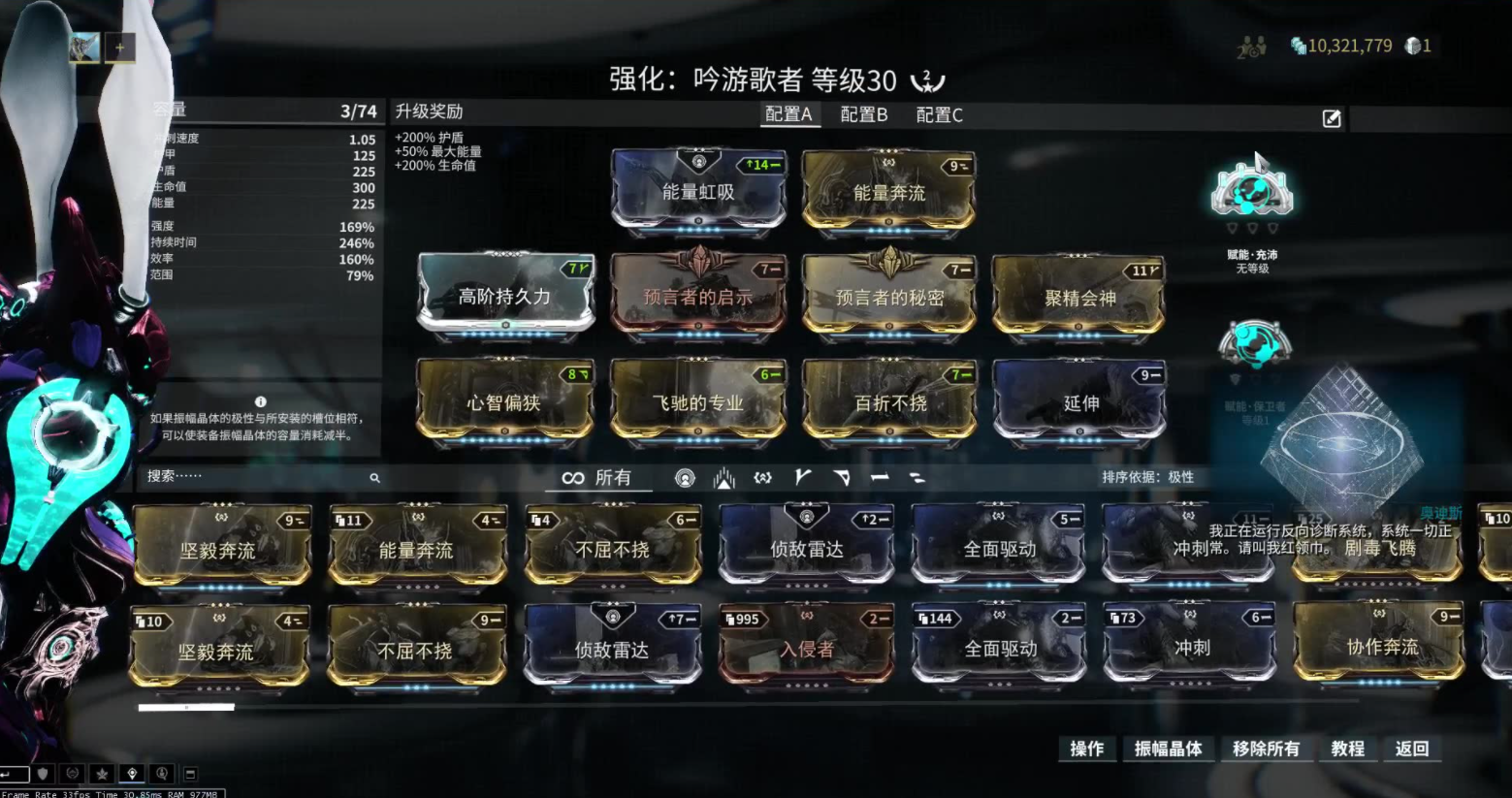
Task: Click the edit loadout name icon
Action: (x=1332, y=118)
